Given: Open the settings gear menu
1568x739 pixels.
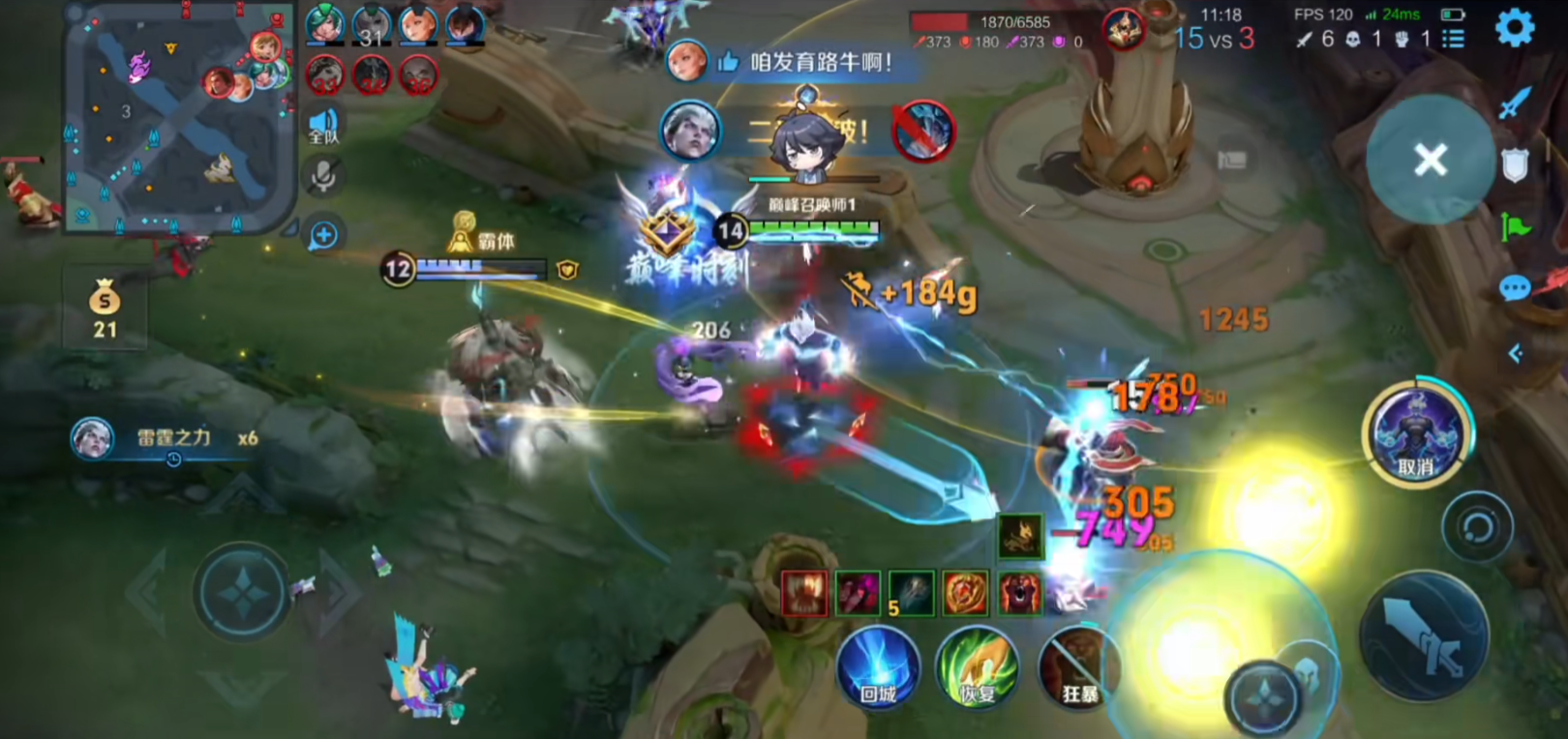Looking at the screenshot, I should coord(1515,27).
